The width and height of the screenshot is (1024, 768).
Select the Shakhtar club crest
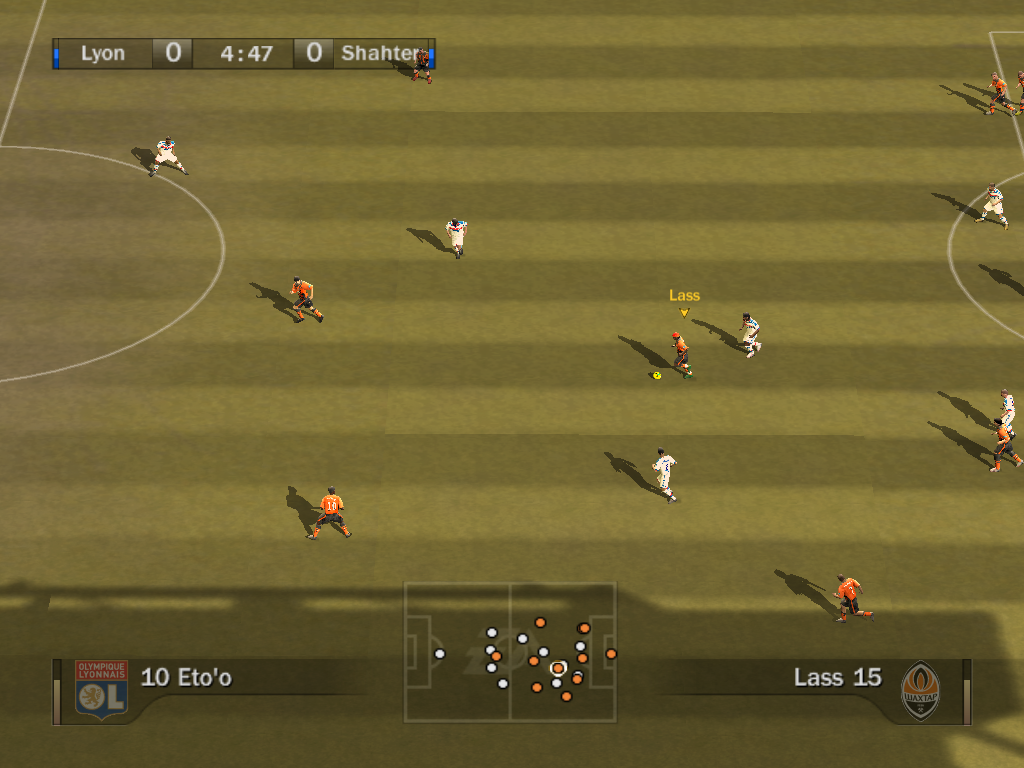(x=920, y=689)
